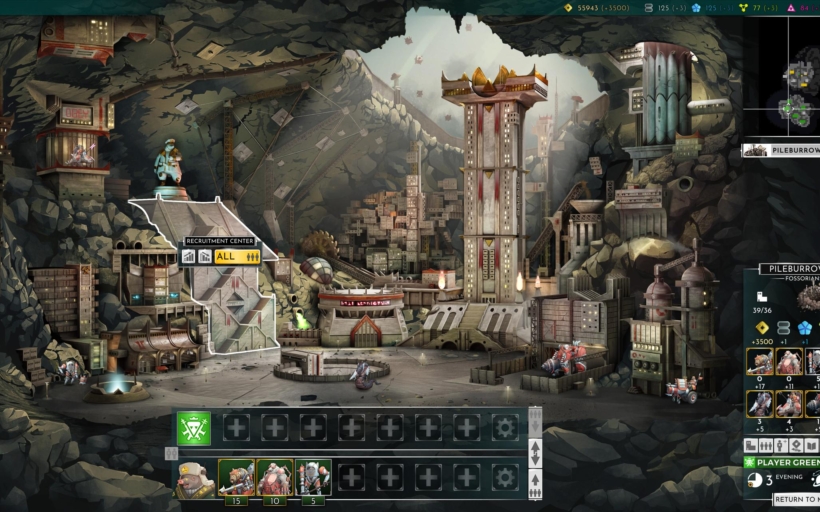Select the first recruitable unit portrait in the town panel
Viewport: 820px width, 512px height.
pos(759,361)
